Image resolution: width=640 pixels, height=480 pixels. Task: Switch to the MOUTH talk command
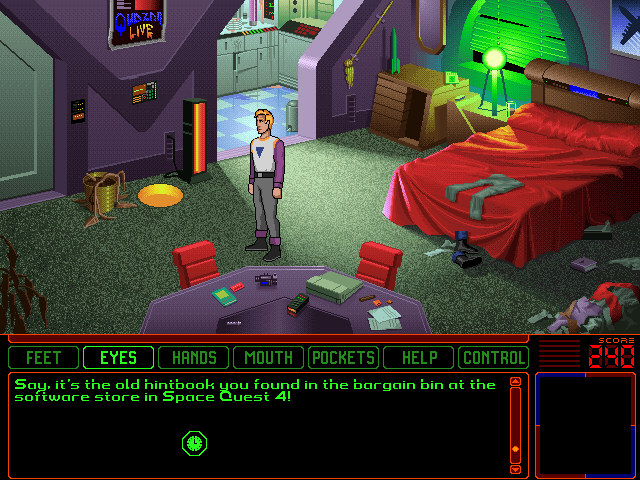[268, 357]
